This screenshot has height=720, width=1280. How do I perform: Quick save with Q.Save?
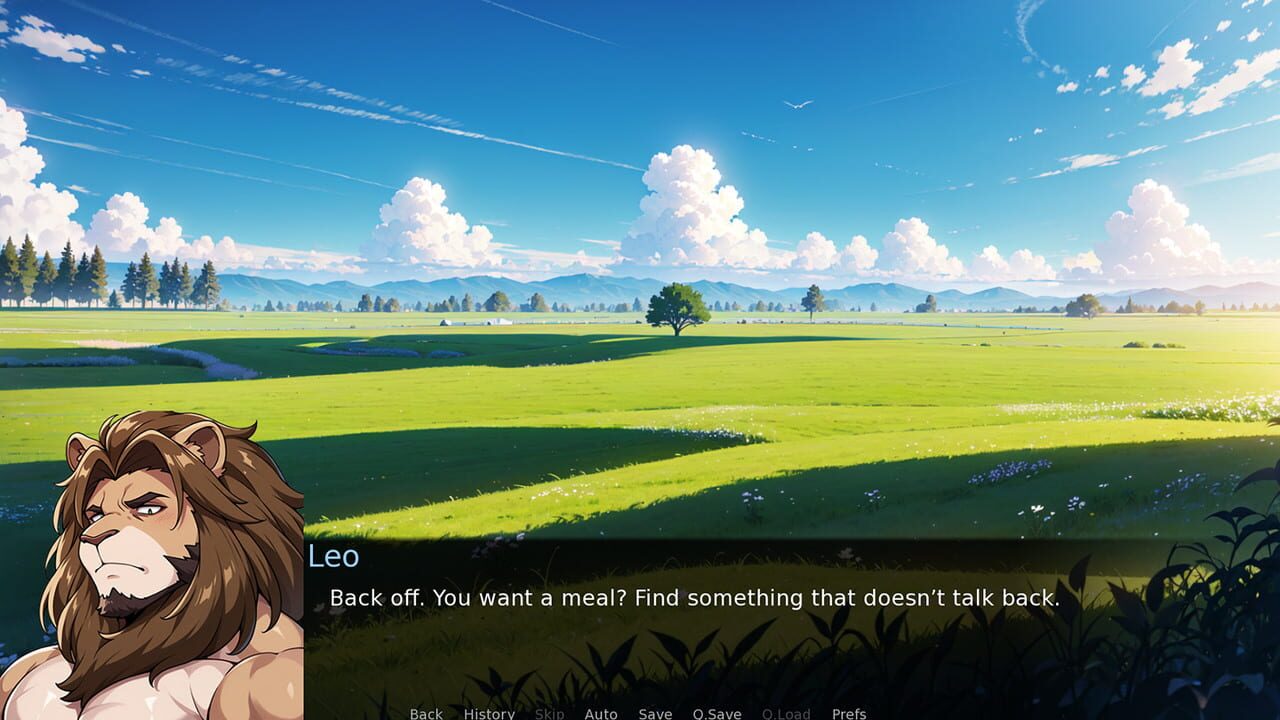[x=716, y=714]
